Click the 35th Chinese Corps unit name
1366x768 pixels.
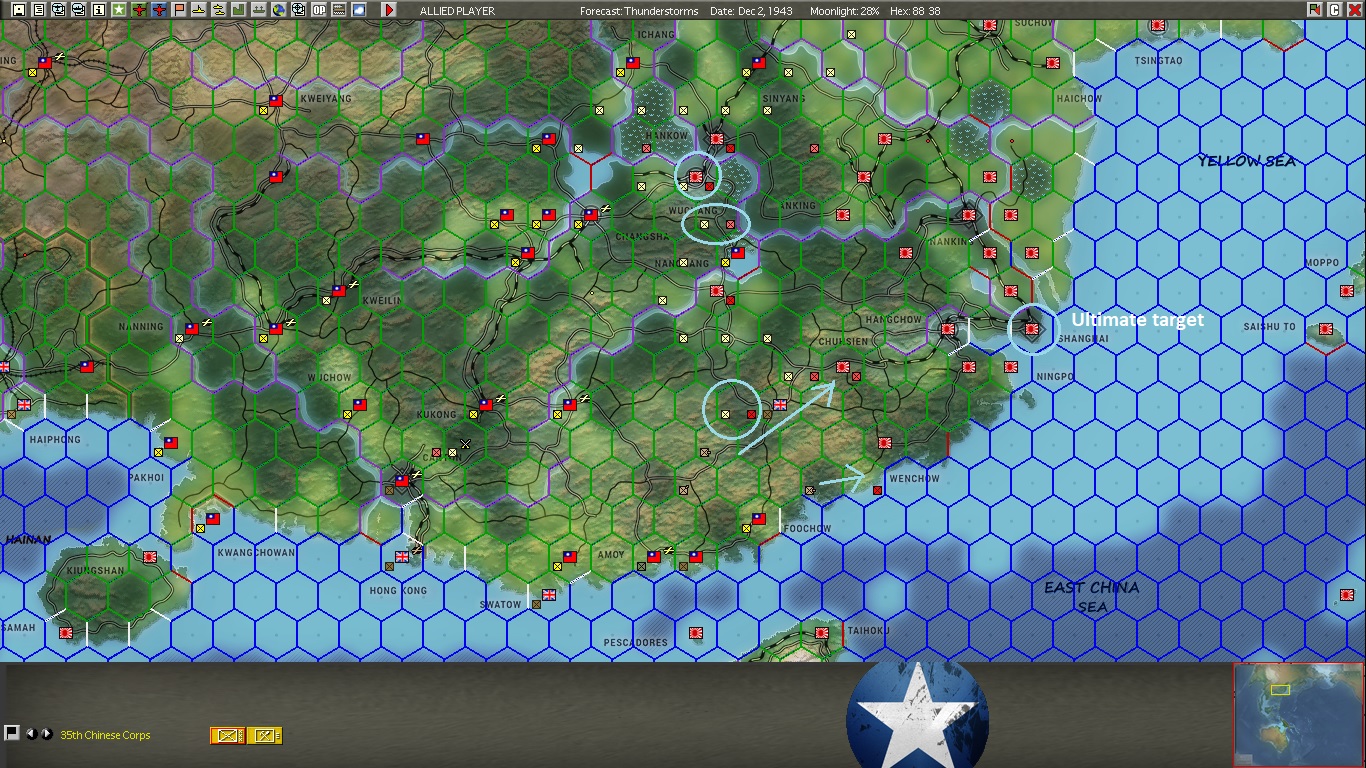pyautogui.click(x=105, y=735)
